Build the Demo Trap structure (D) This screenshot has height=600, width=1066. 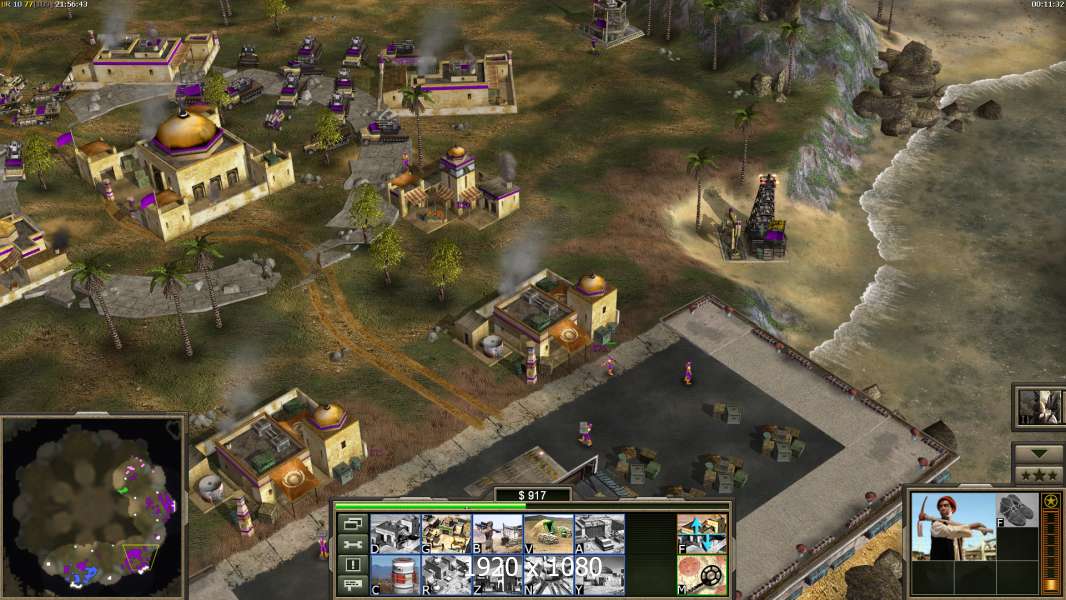(395, 533)
